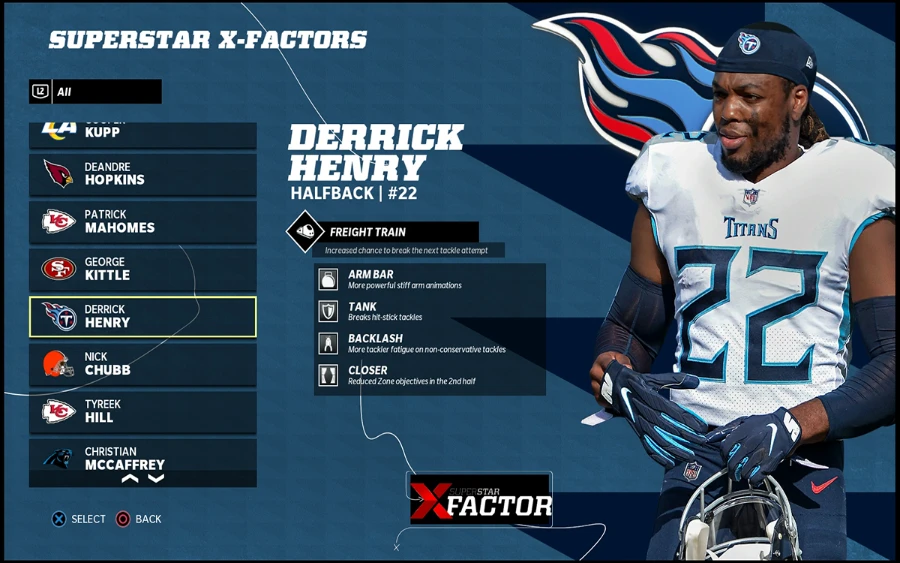Select Tyreek Hill's list entry
The height and width of the screenshot is (563, 900).
point(142,411)
